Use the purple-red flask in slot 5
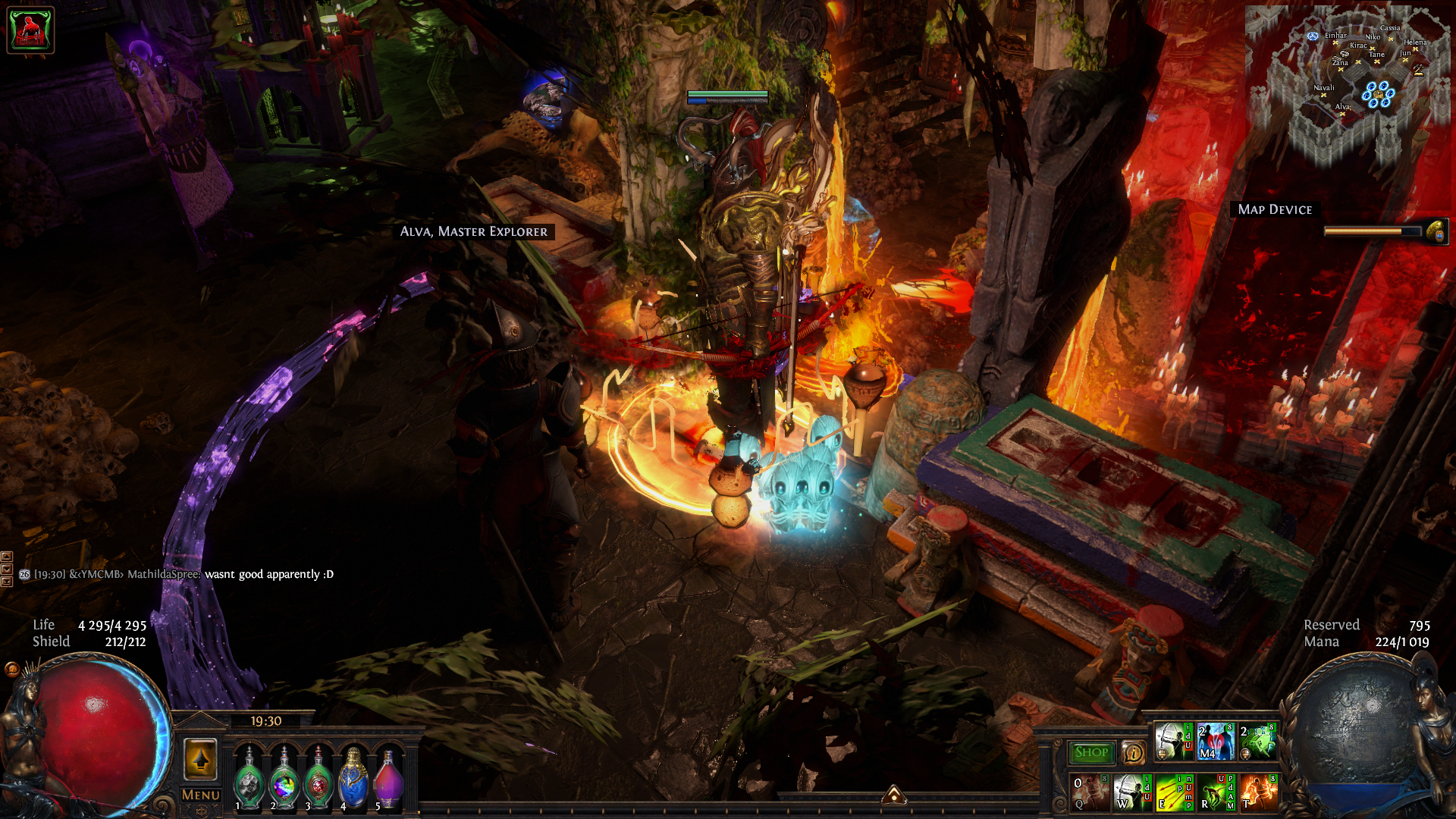 point(388,779)
